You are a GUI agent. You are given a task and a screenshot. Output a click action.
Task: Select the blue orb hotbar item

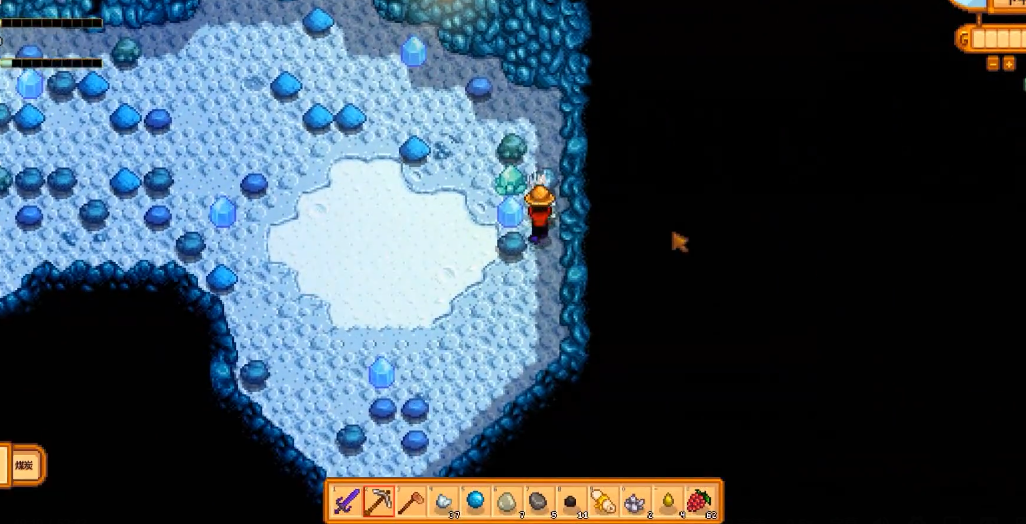click(475, 501)
